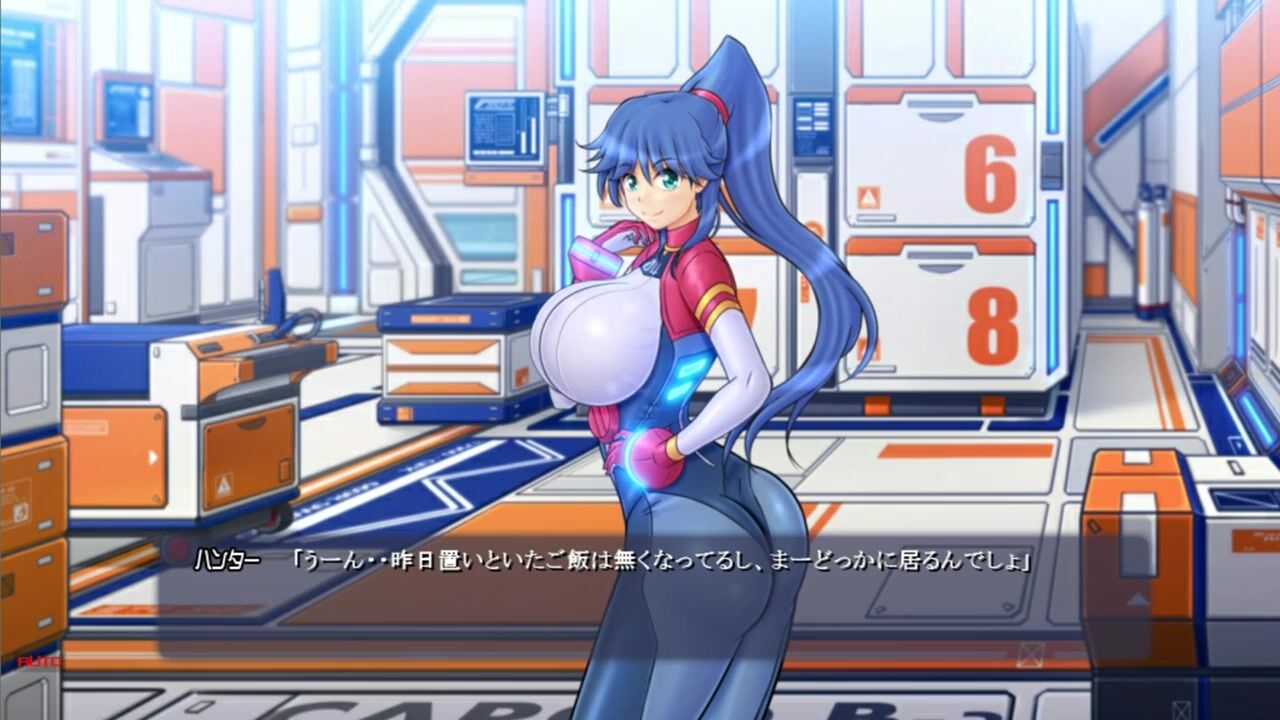Click the up arrow on the dialogue box

(x=1138, y=599)
